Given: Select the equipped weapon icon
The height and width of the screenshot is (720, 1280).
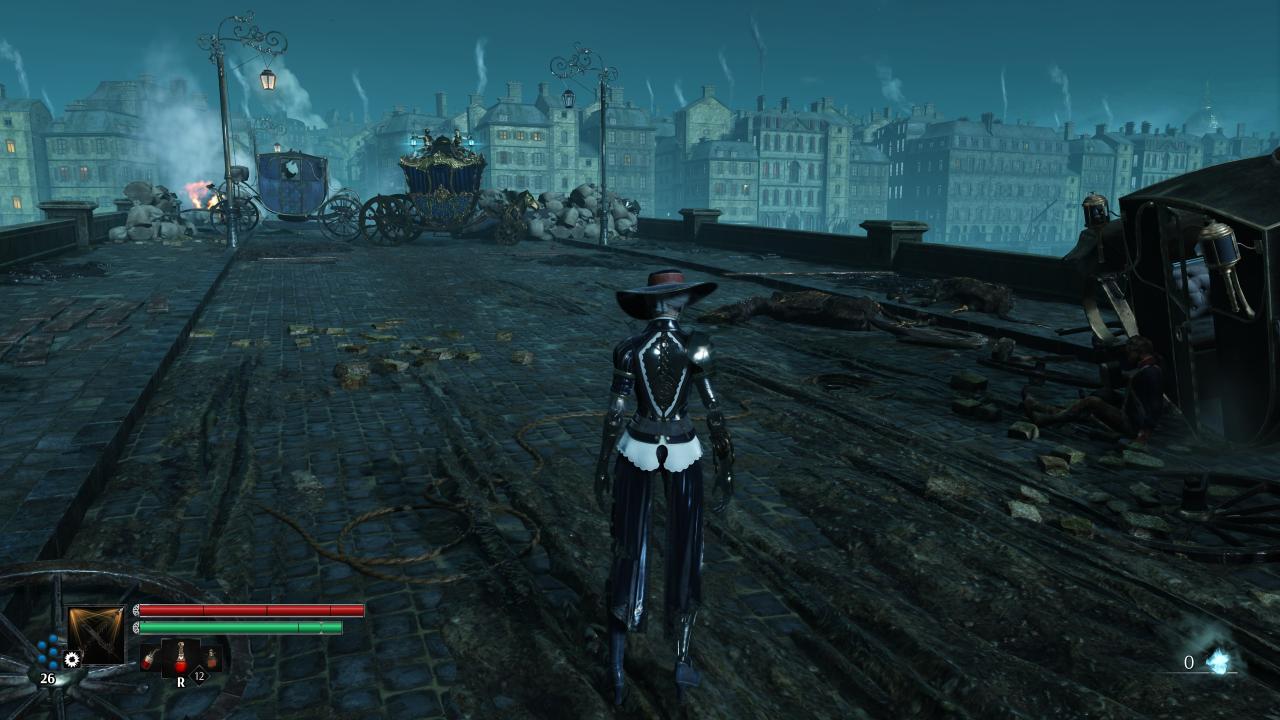Looking at the screenshot, I should tap(96, 635).
